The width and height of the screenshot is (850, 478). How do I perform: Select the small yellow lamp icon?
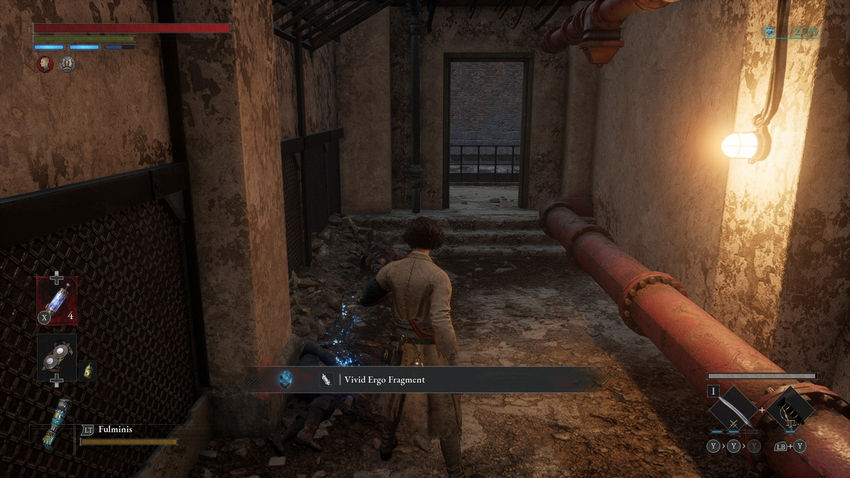(x=87, y=370)
